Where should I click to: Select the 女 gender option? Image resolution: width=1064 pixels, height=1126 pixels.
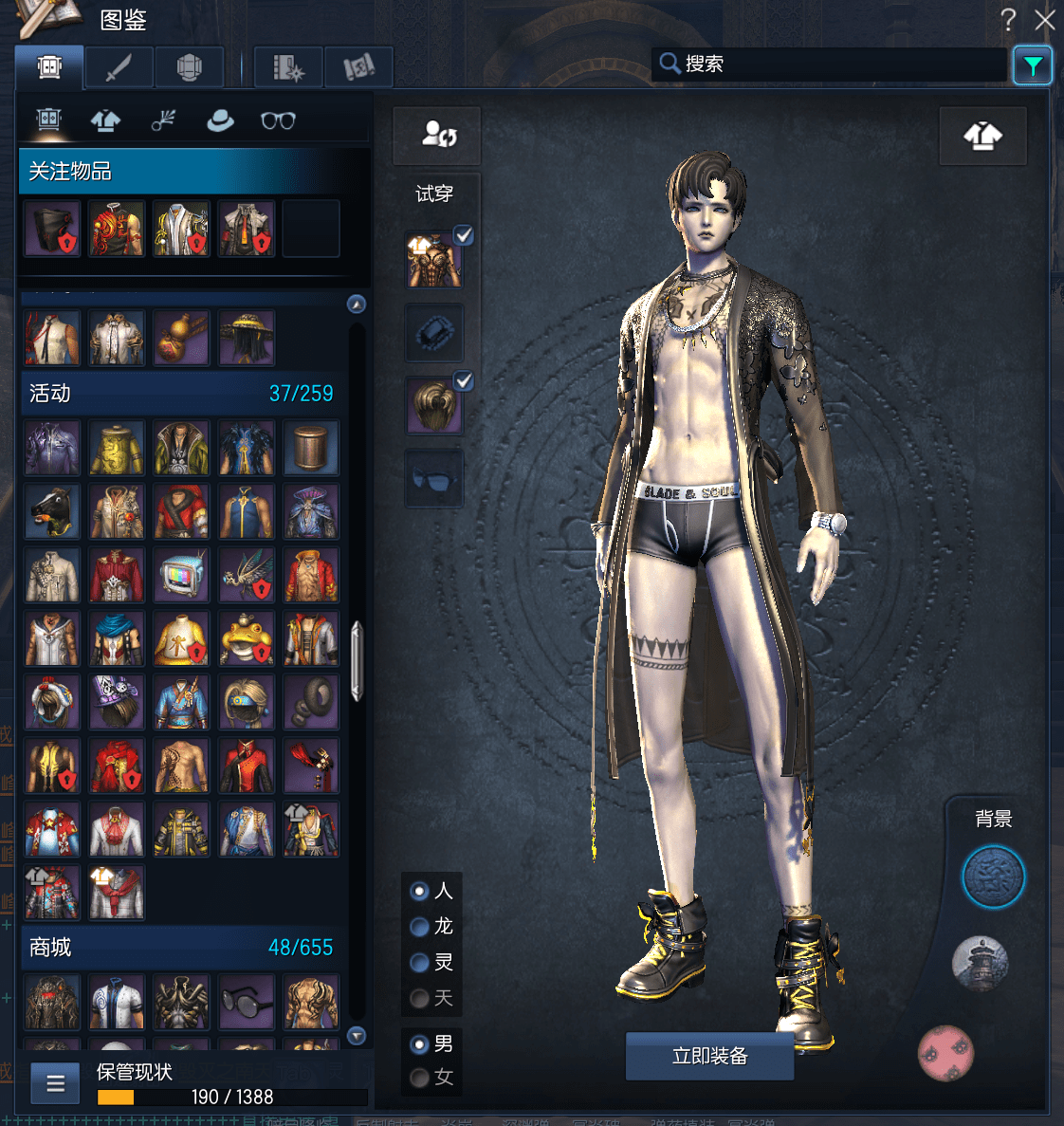point(419,1078)
